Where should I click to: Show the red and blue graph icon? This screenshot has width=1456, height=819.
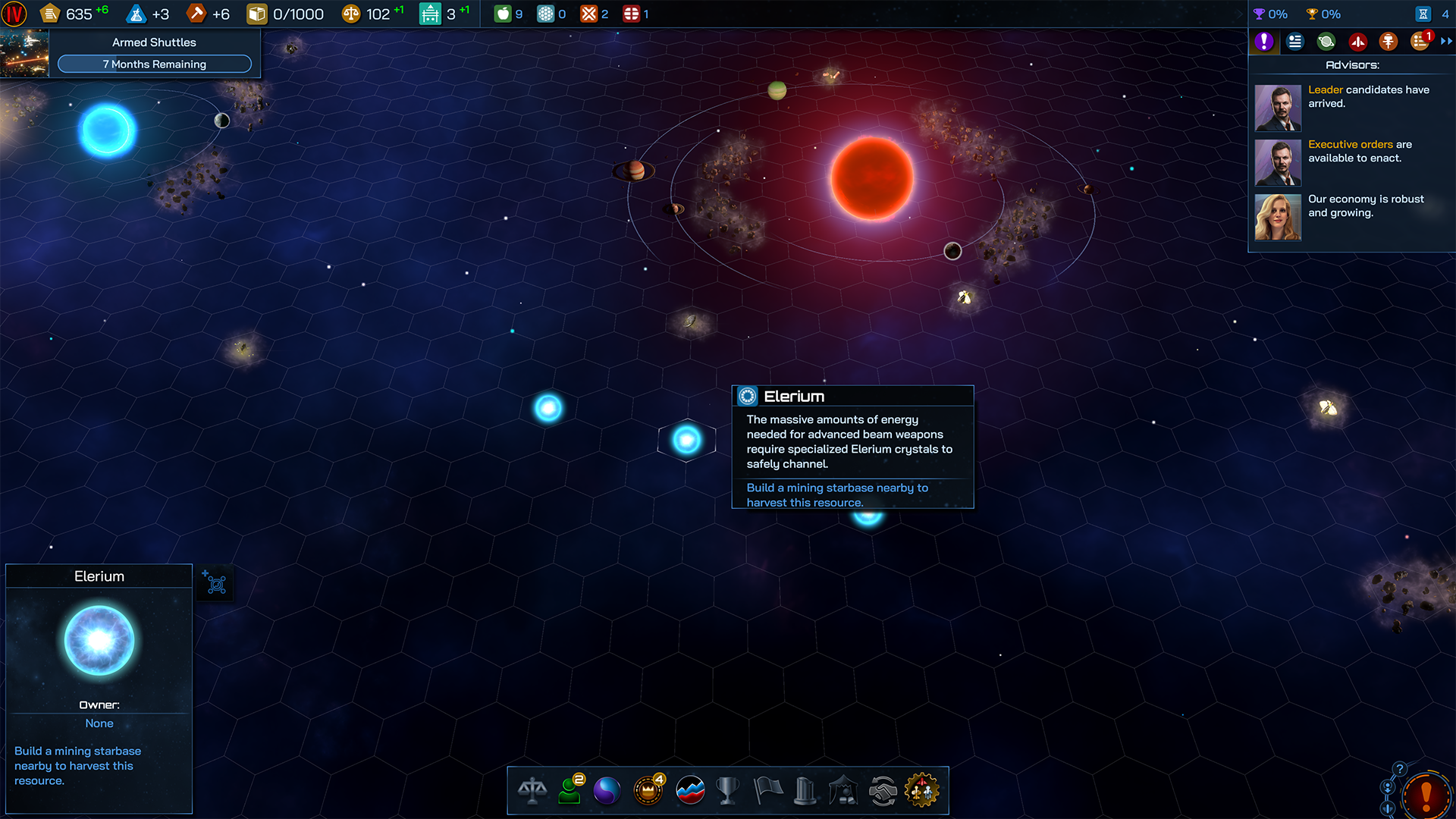pyautogui.click(x=690, y=791)
